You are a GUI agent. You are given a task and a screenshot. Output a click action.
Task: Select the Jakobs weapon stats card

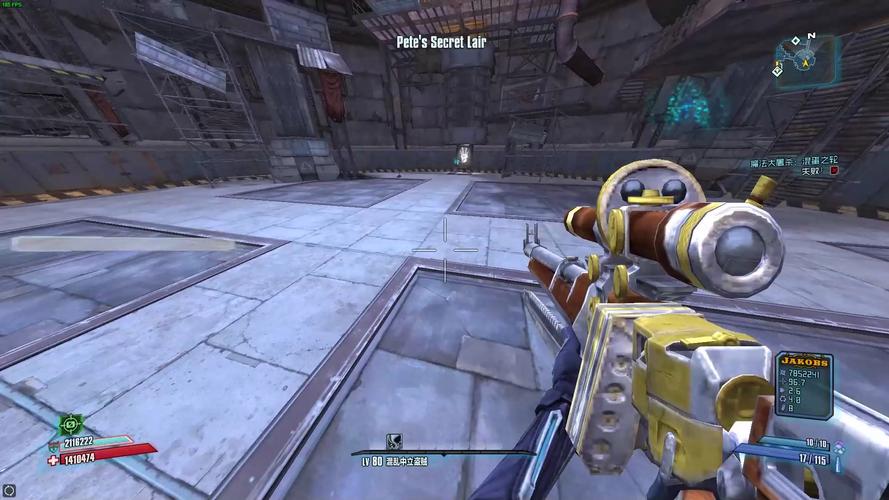click(x=804, y=384)
